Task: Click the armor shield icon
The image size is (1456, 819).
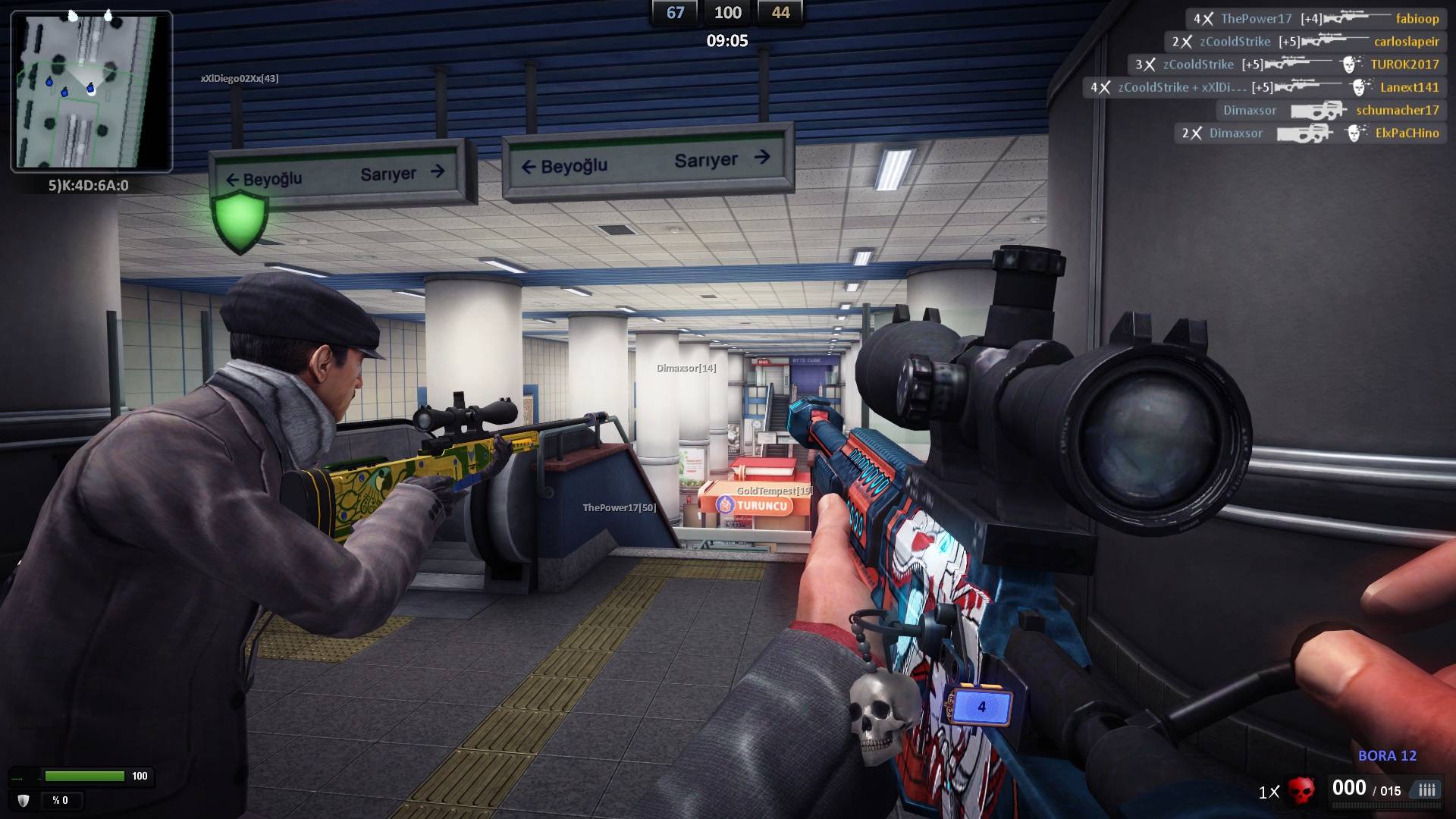Action: (24, 800)
